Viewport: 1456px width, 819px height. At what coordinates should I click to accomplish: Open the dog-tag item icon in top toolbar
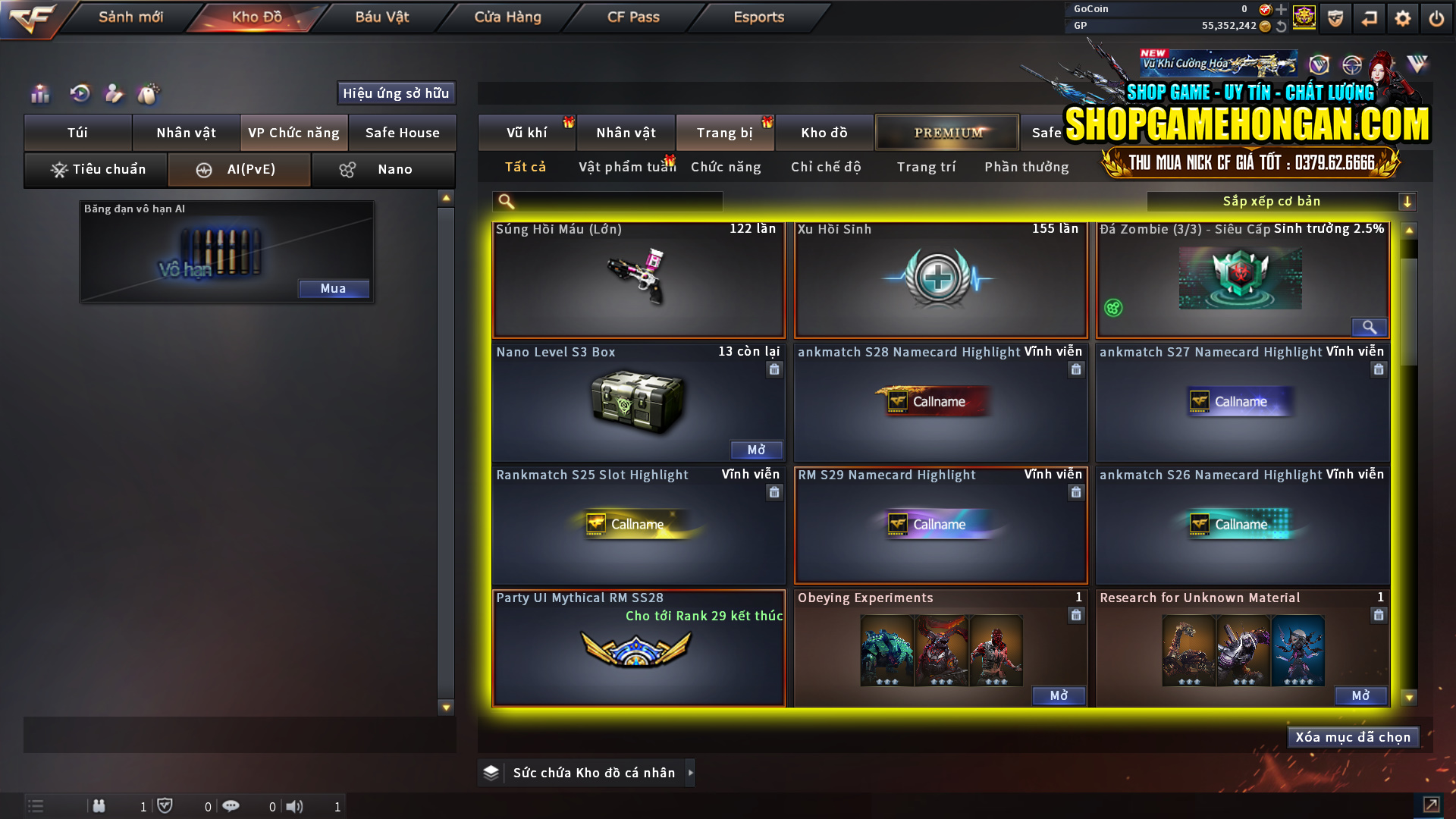click(x=149, y=94)
